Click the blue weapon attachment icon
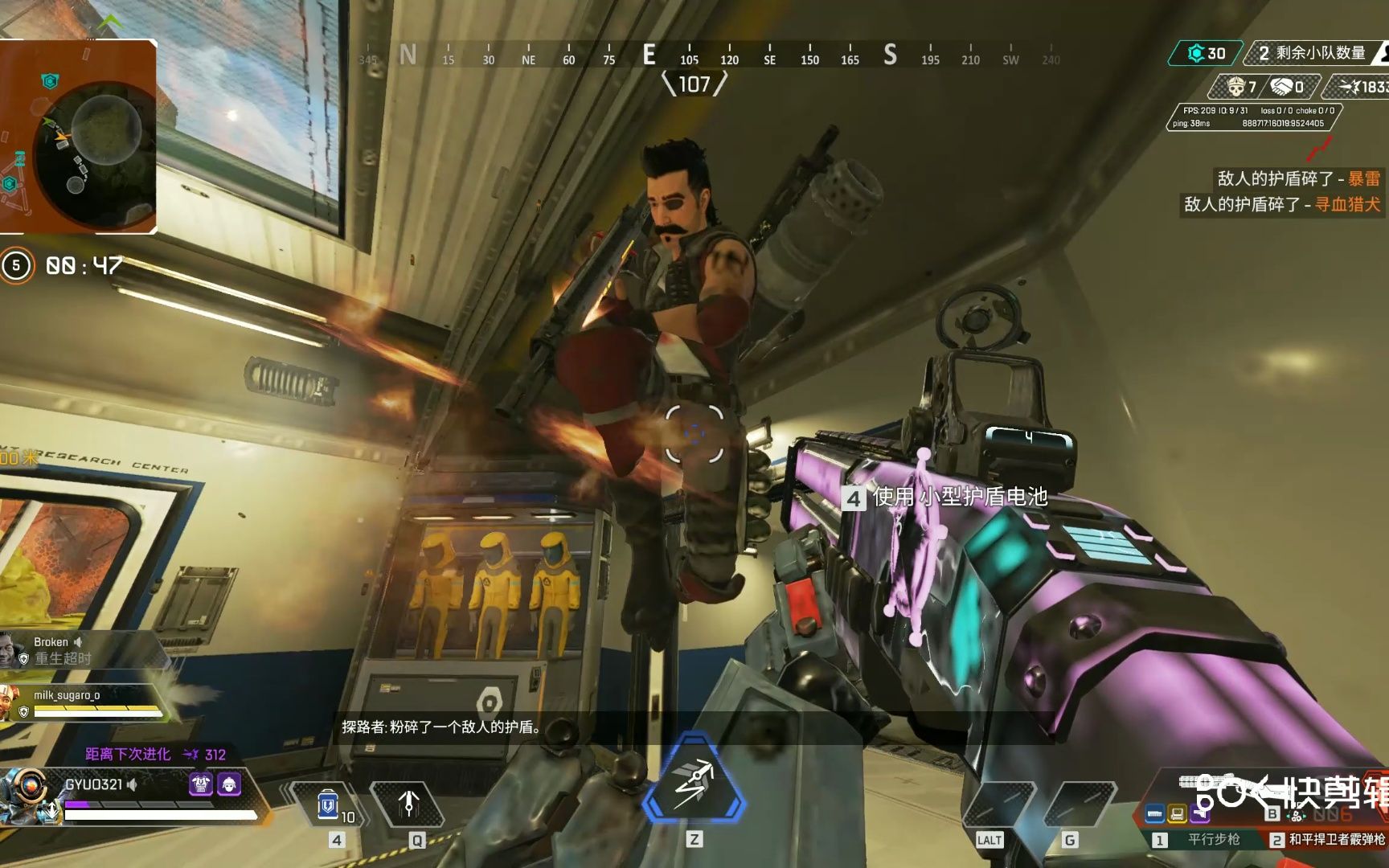Screen dimensions: 1389x868 point(1155,814)
